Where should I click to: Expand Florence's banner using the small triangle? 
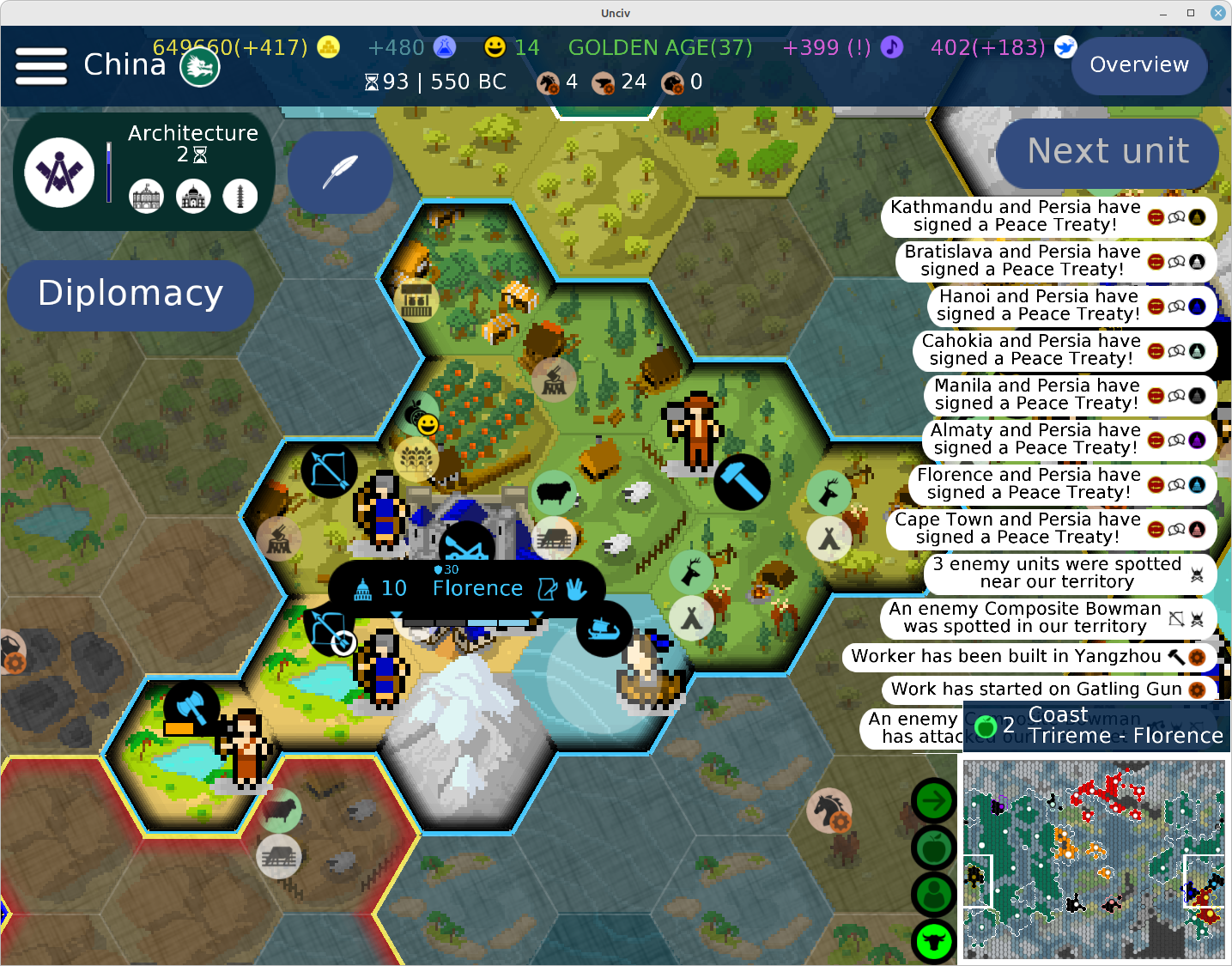click(x=397, y=615)
